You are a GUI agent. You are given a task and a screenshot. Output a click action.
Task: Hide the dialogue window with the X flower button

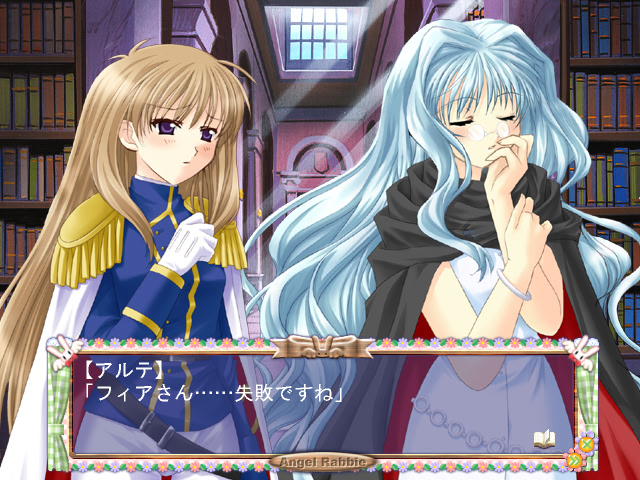pyautogui.click(x=587, y=443)
